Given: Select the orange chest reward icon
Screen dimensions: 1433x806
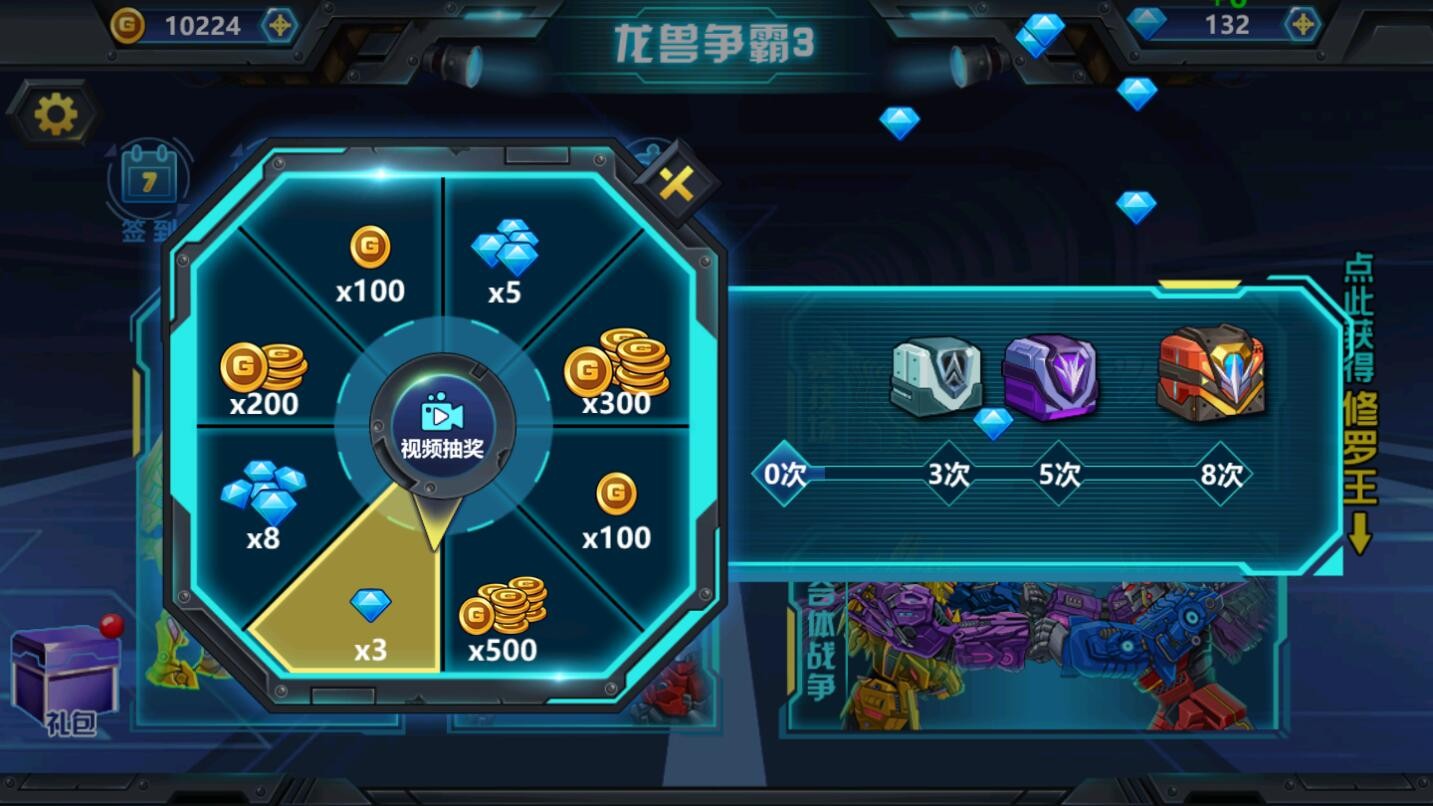Looking at the screenshot, I should pos(1212,375).
